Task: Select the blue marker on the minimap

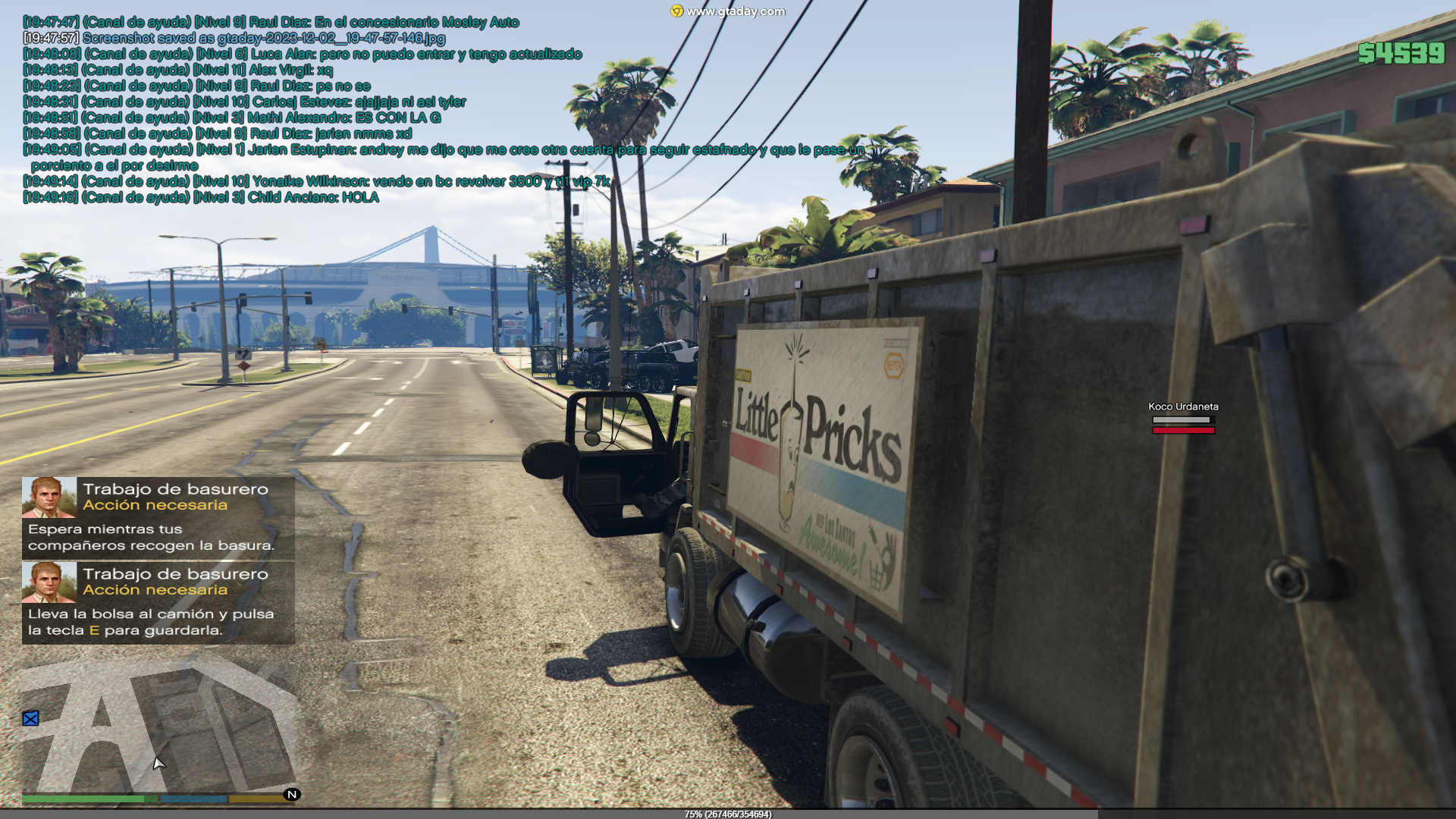Action: pyautogui.click(x=30, y=718)
